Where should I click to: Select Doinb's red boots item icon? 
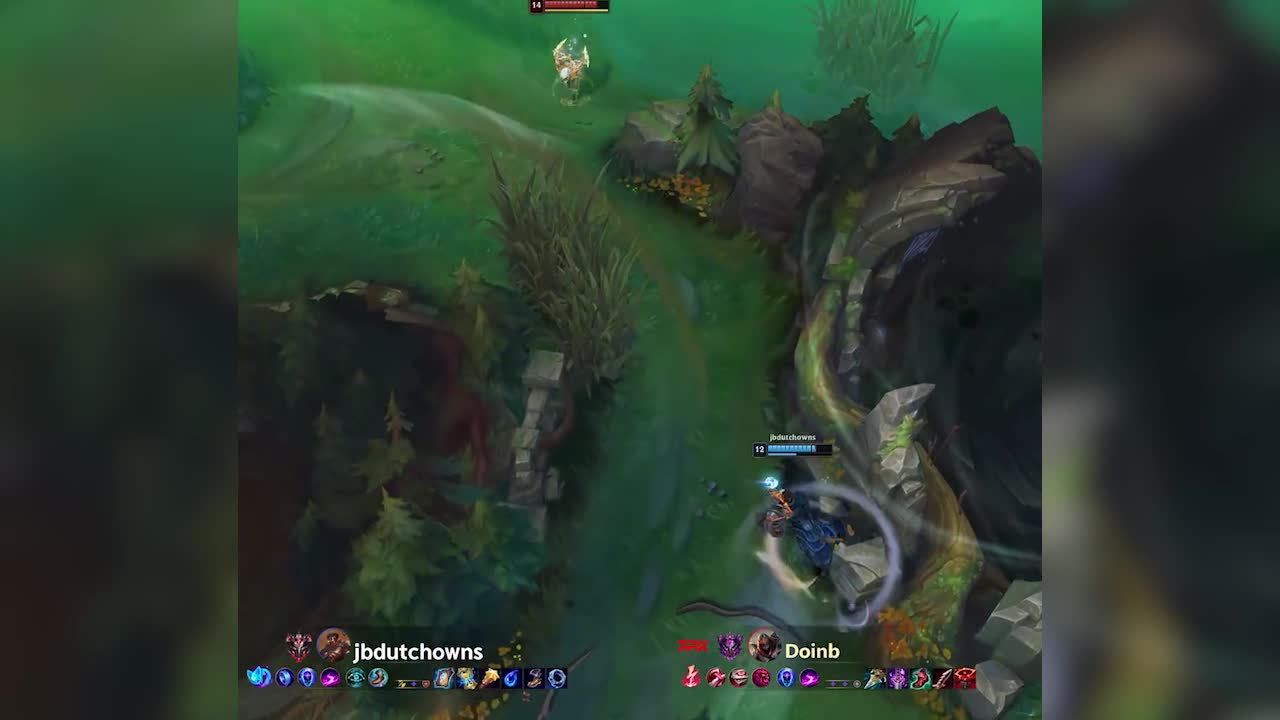(919, 678)
